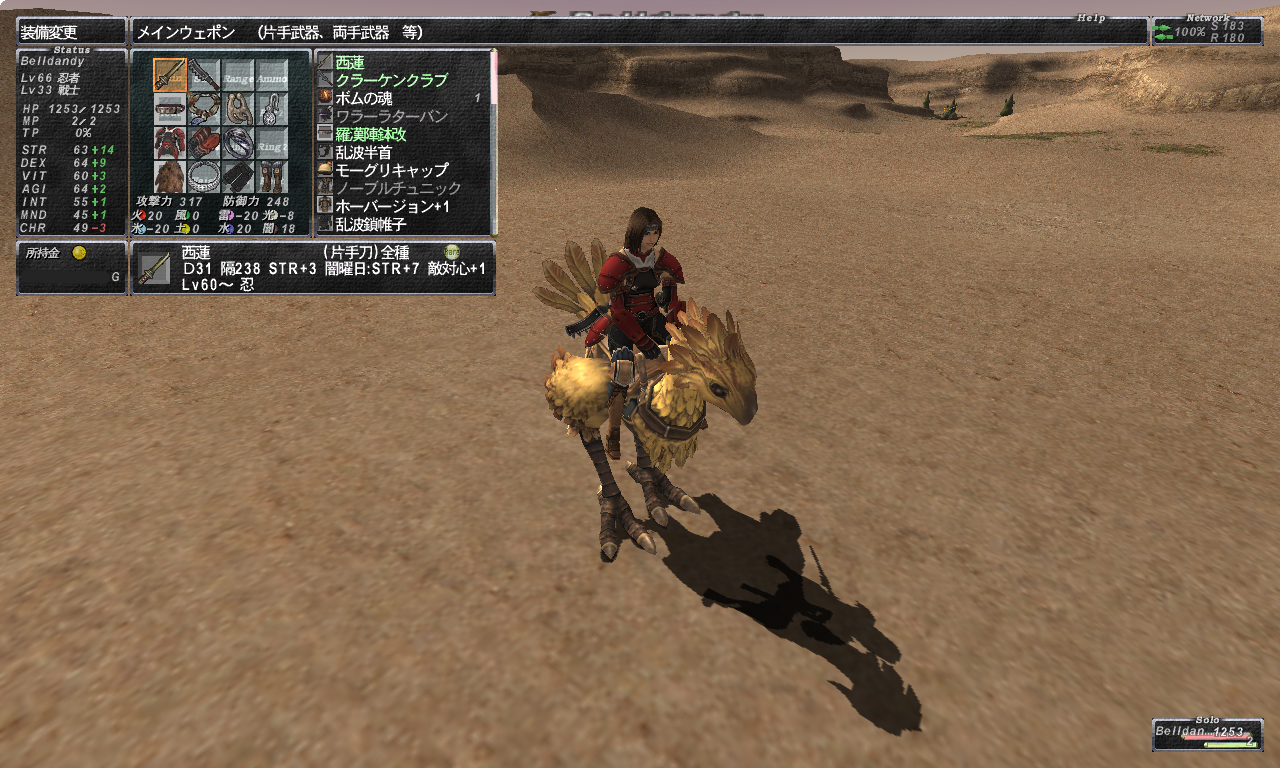
Task: Pick ボムの魂 in the item list
Action: (364, 98)
